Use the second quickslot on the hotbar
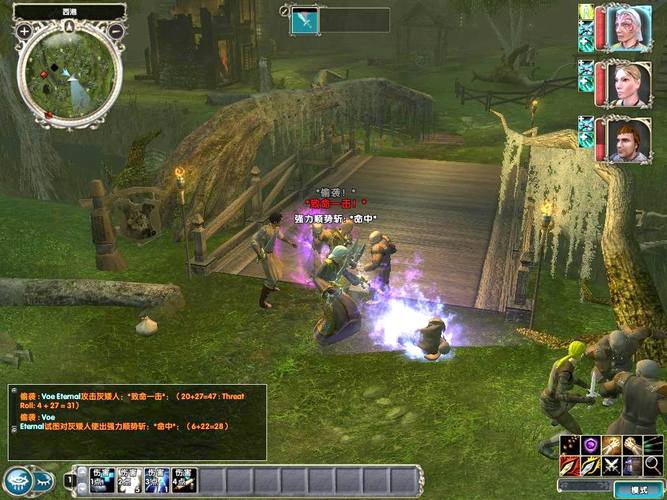Screen dimensions: 667x500 [x=130, y=480]
